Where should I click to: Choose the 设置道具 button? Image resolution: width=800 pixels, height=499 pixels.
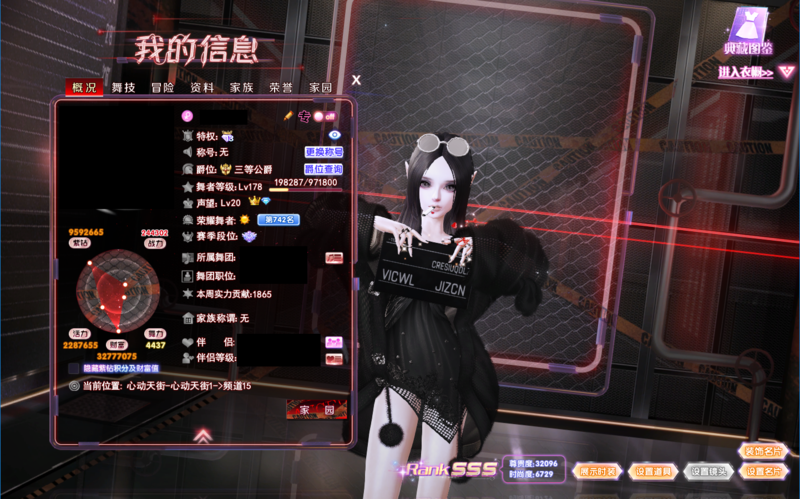click(652, 471)
